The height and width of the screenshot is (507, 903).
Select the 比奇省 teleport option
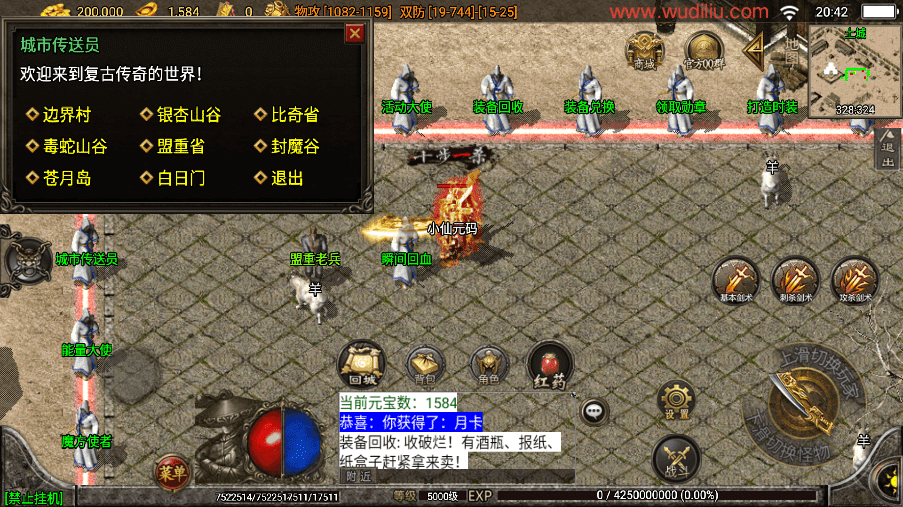pos(294,115)
